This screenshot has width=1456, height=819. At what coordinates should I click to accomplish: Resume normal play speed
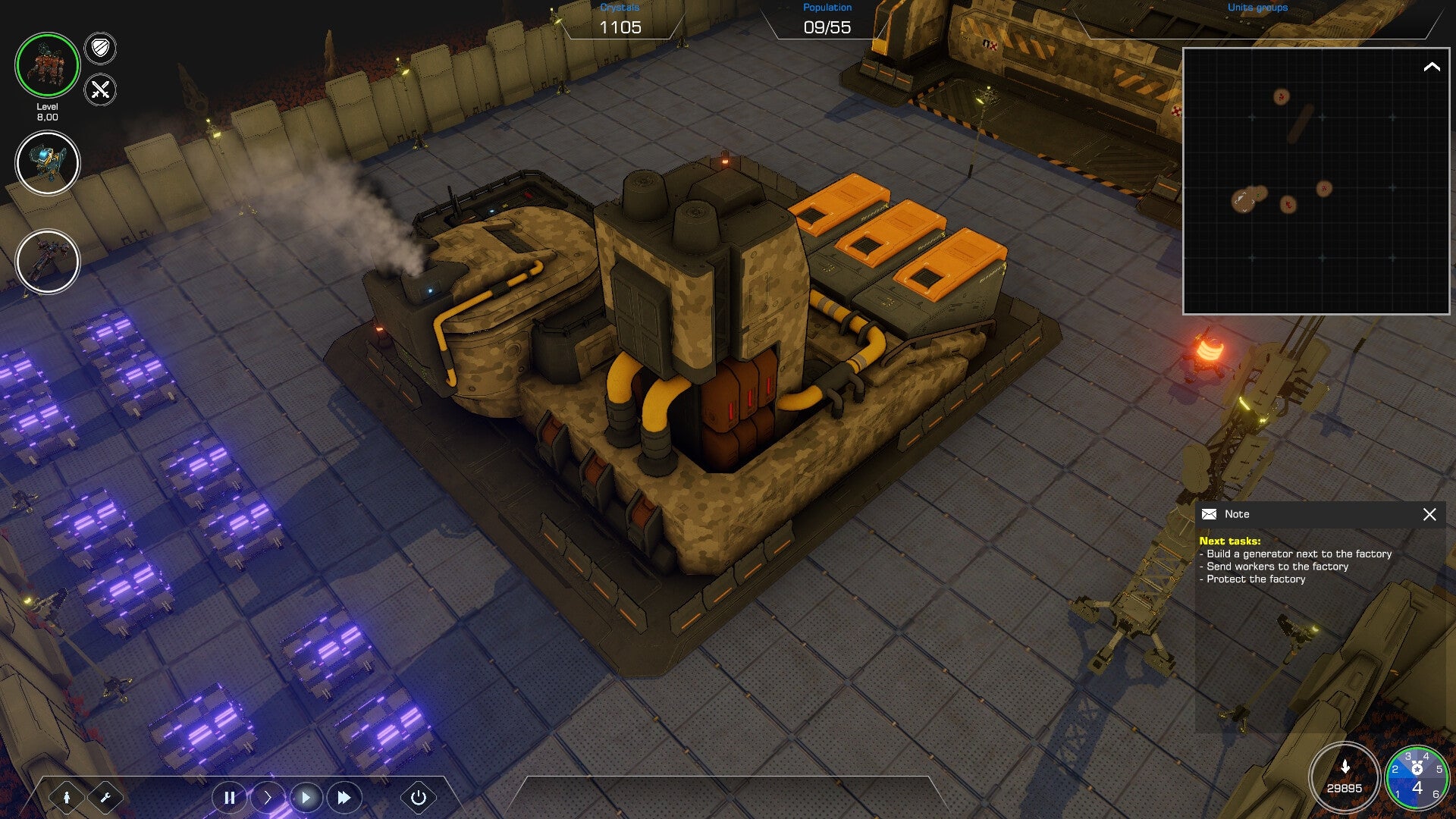(x=306, y=797)
